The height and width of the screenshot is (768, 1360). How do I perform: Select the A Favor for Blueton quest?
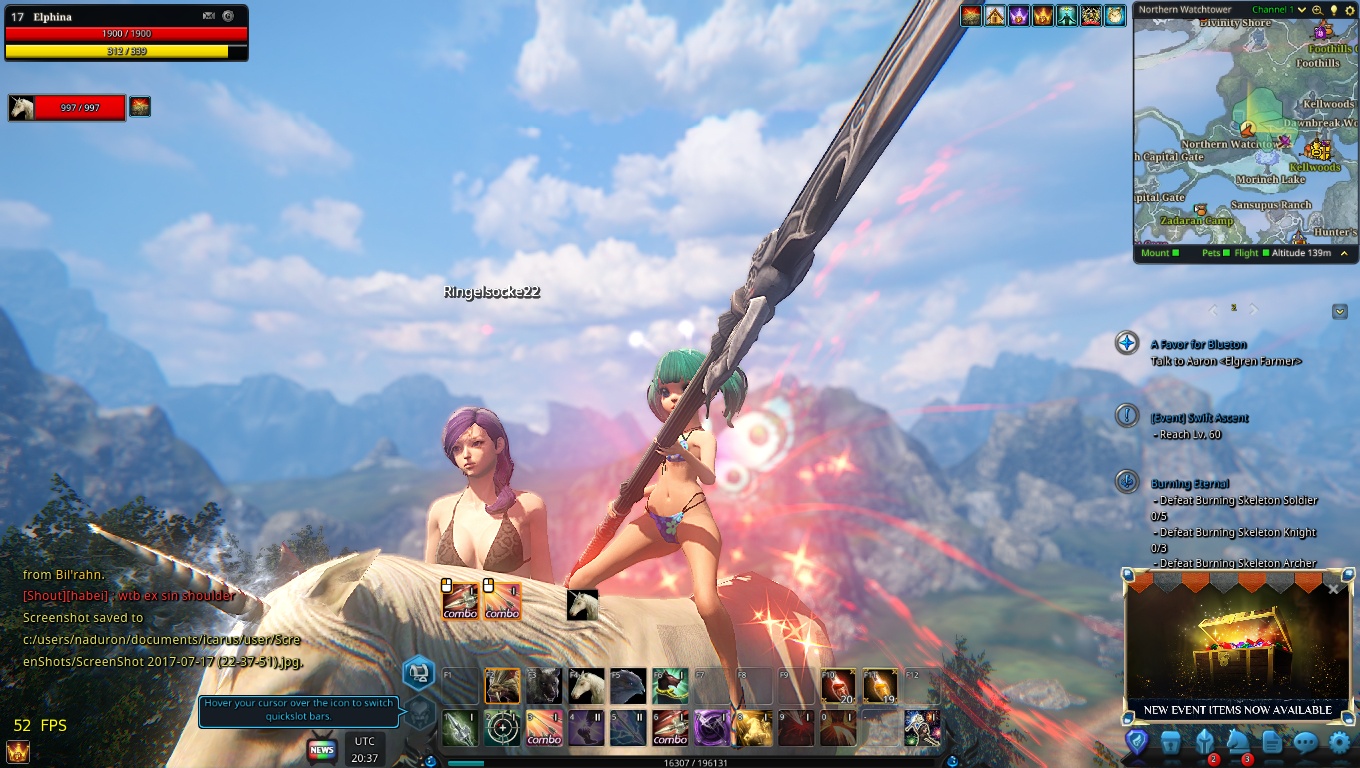point(1198,344)
